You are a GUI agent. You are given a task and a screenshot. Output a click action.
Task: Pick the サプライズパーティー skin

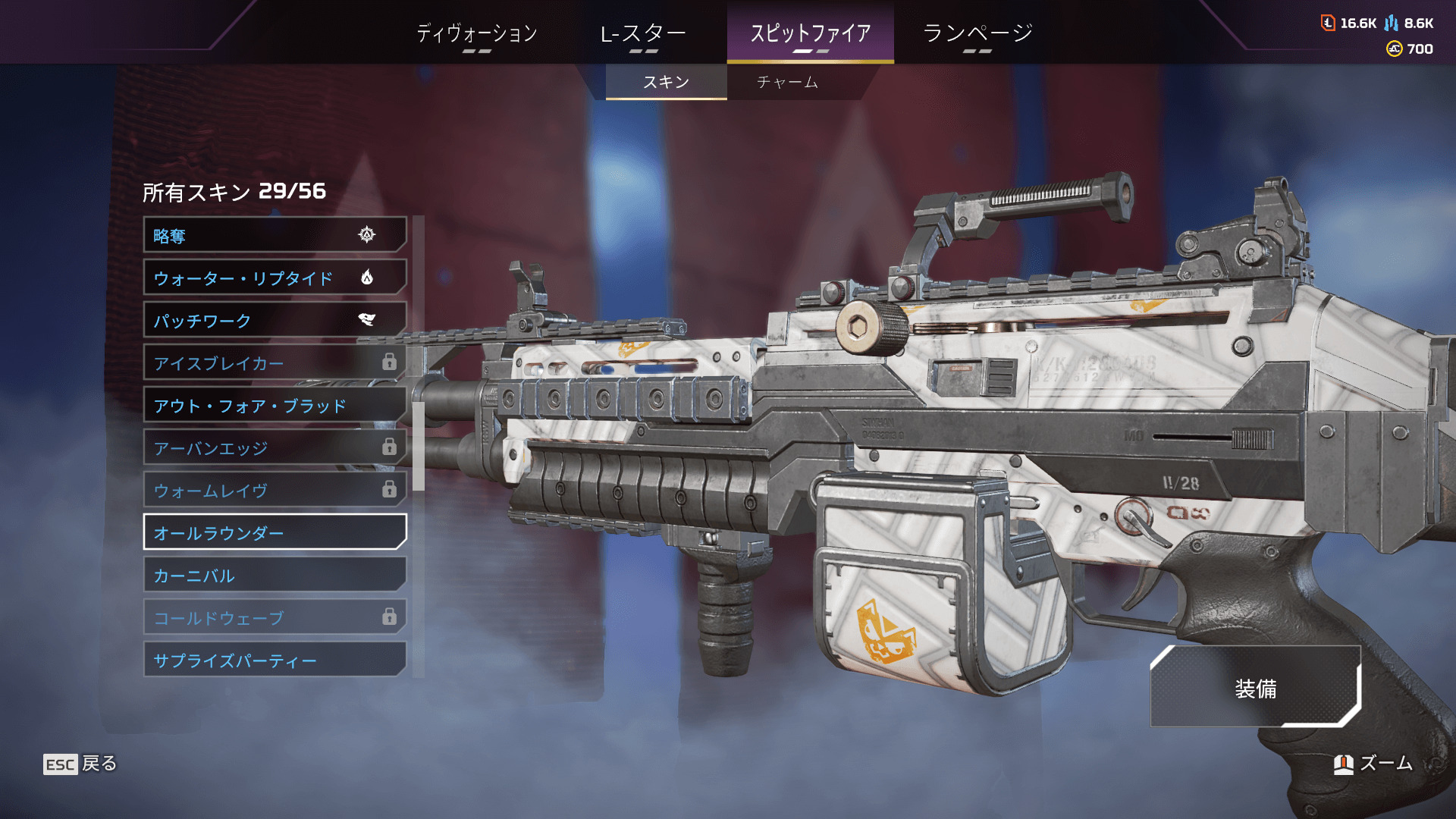275,660
